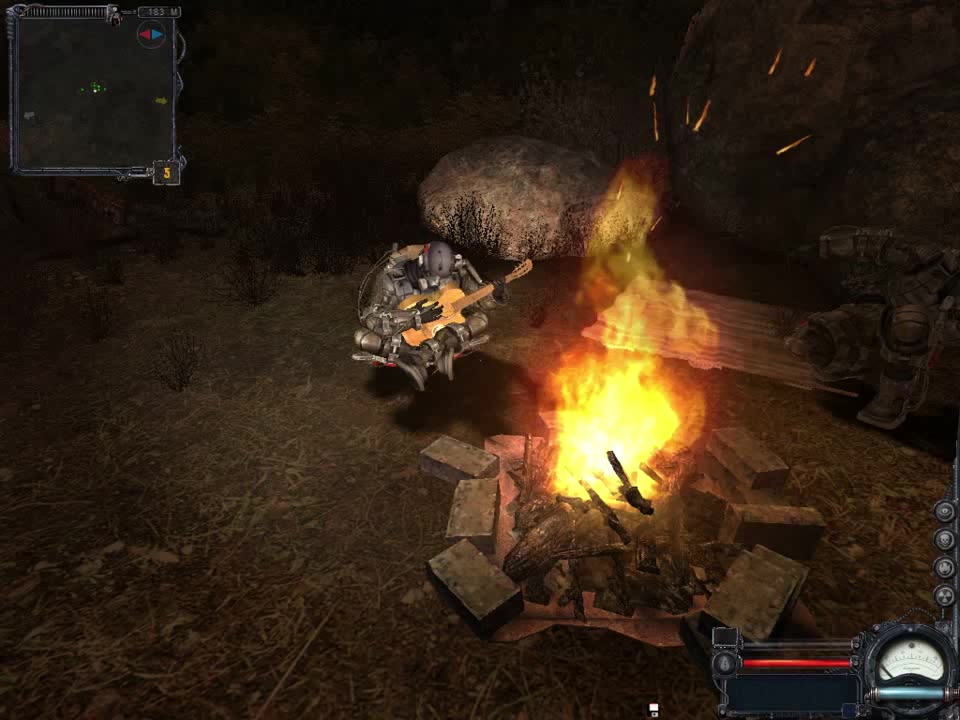Click the green squad dots on minimap

point(93,88)
